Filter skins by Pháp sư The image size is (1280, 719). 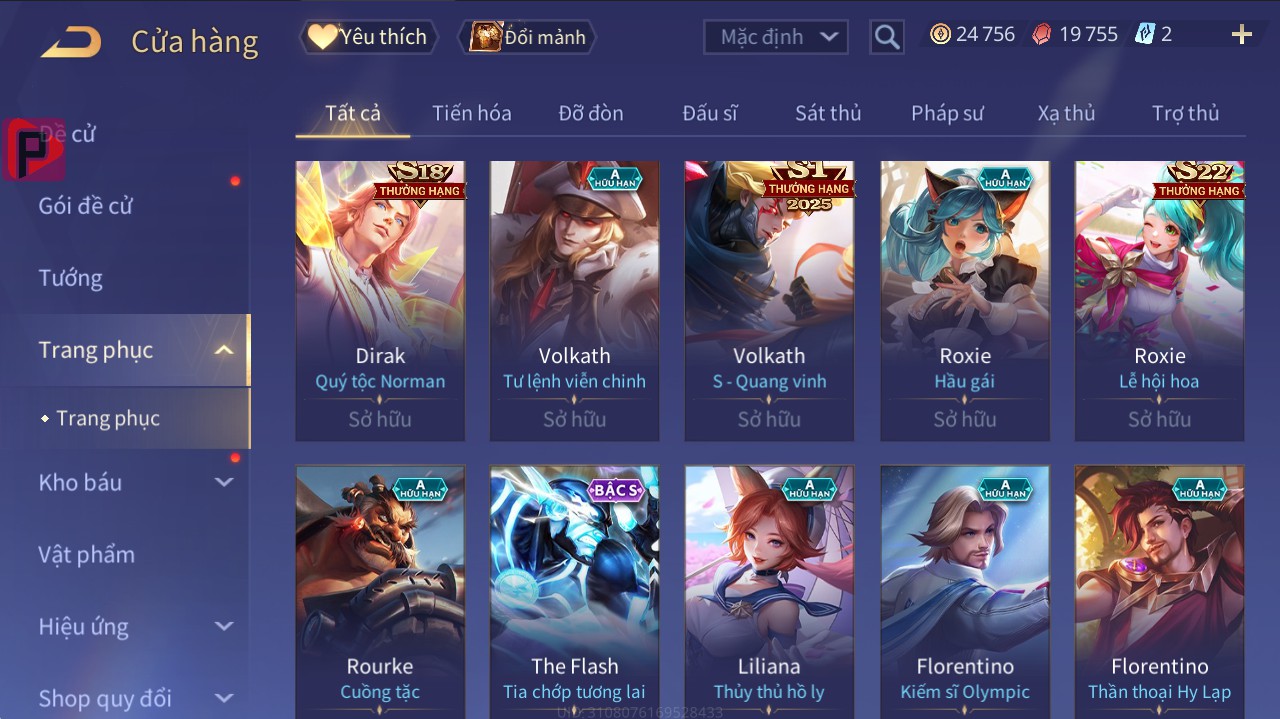[x=947, y=113]
